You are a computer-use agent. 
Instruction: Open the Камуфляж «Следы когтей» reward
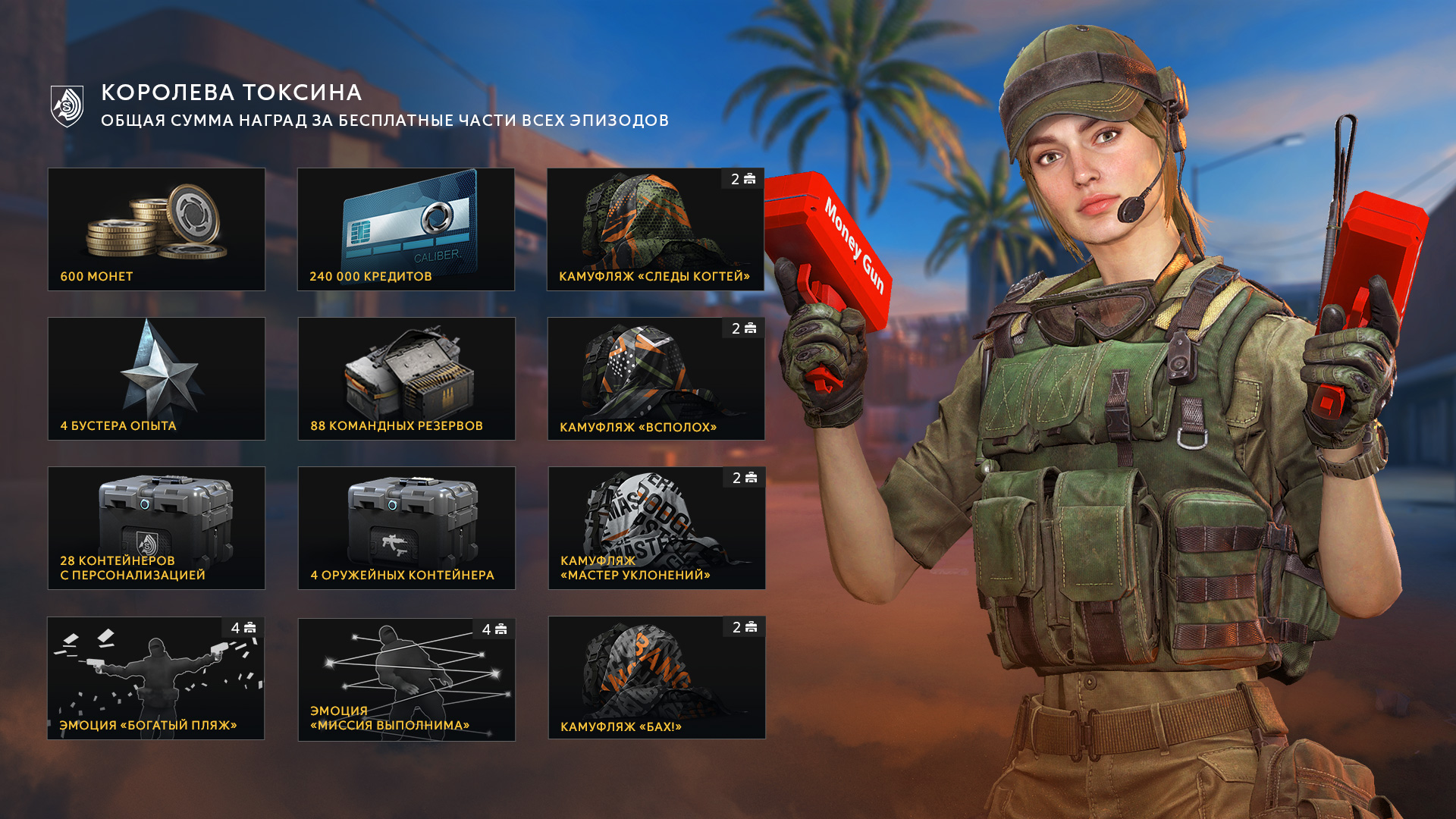coord(655,229)
